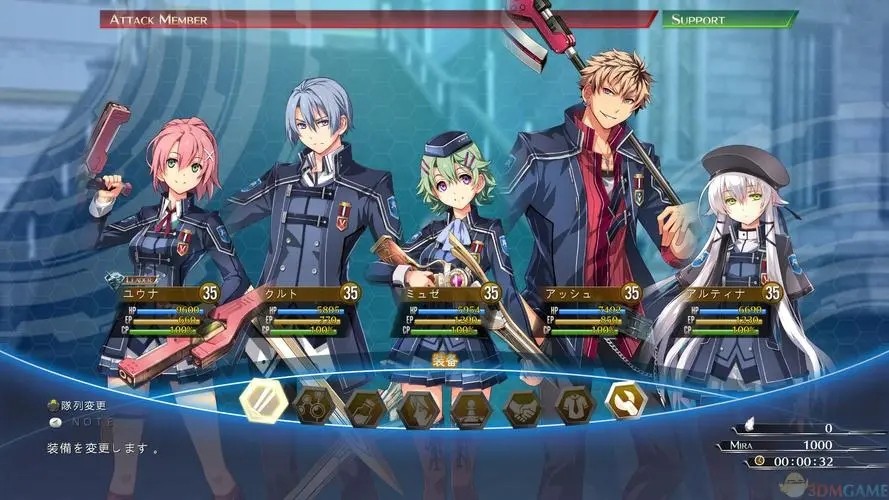Viewport: 889px width, 500px height.
Task: Open the shirt and tie costume icon
Action: tap(575, 405)
